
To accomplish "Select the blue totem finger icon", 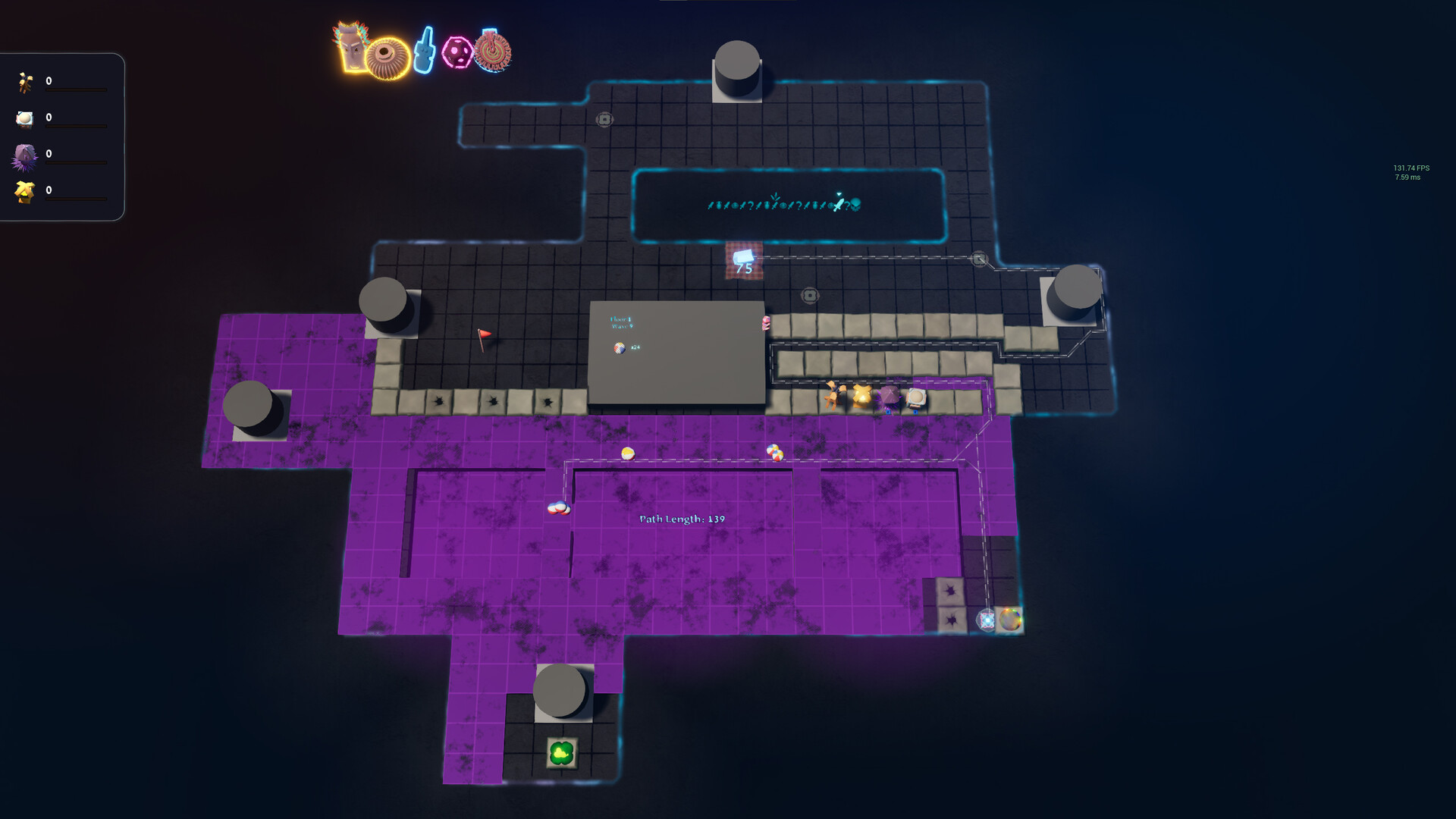I will coord(423,48).
